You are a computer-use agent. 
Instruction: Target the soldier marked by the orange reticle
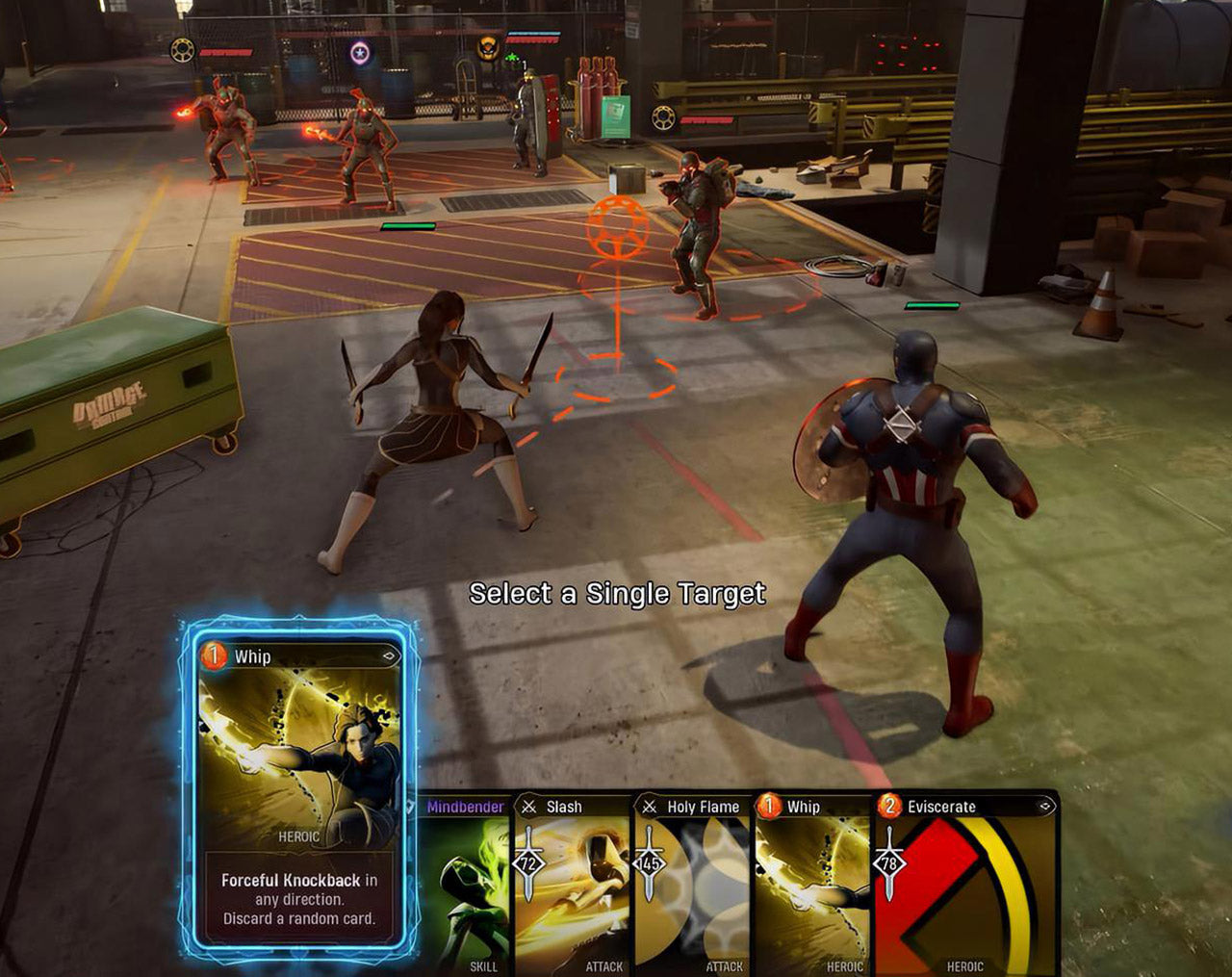tap(698, 231)
